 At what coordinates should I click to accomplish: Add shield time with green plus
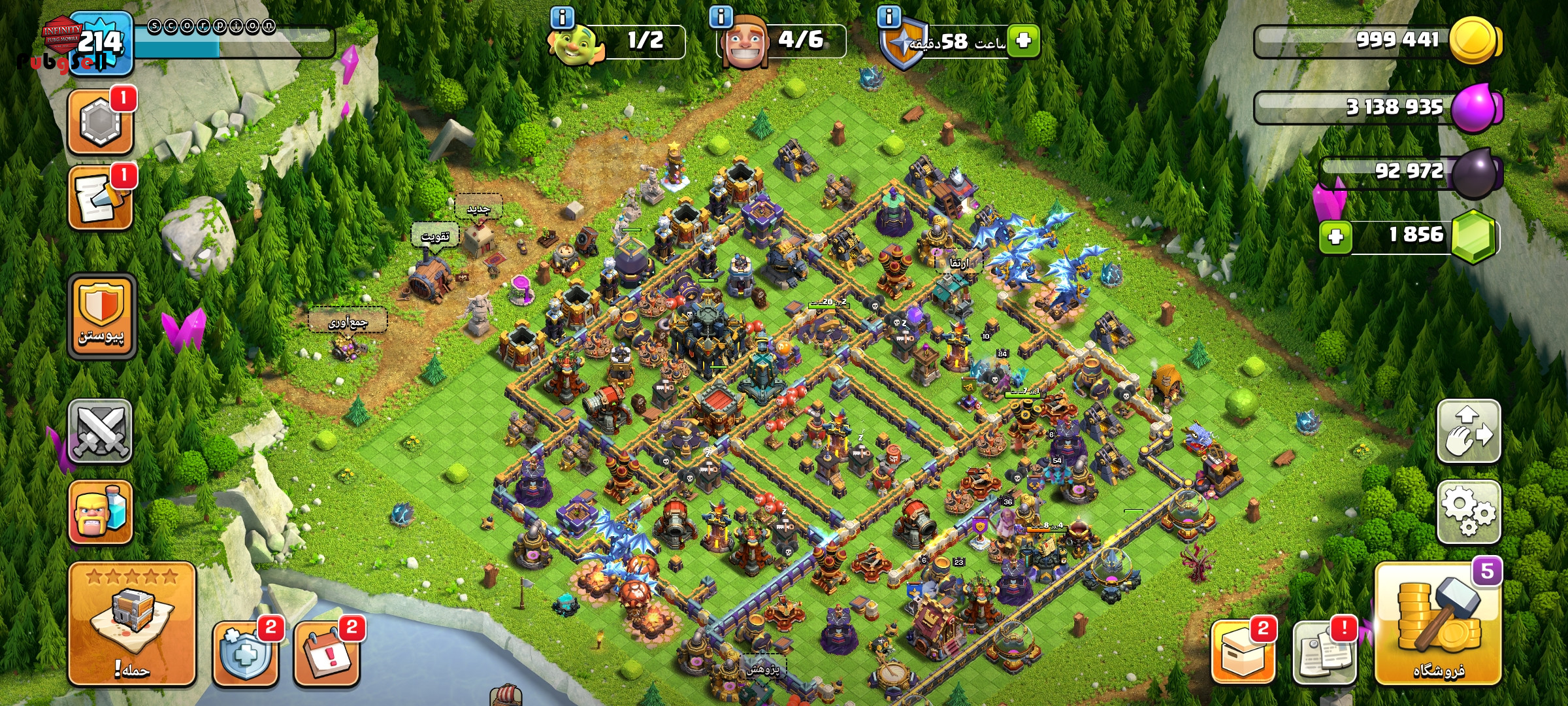pos(1023,41)
